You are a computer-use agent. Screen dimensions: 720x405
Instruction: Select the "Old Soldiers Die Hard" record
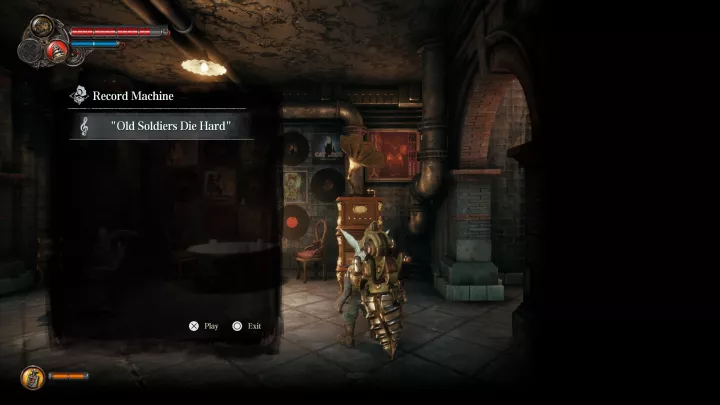coord(158,126)
